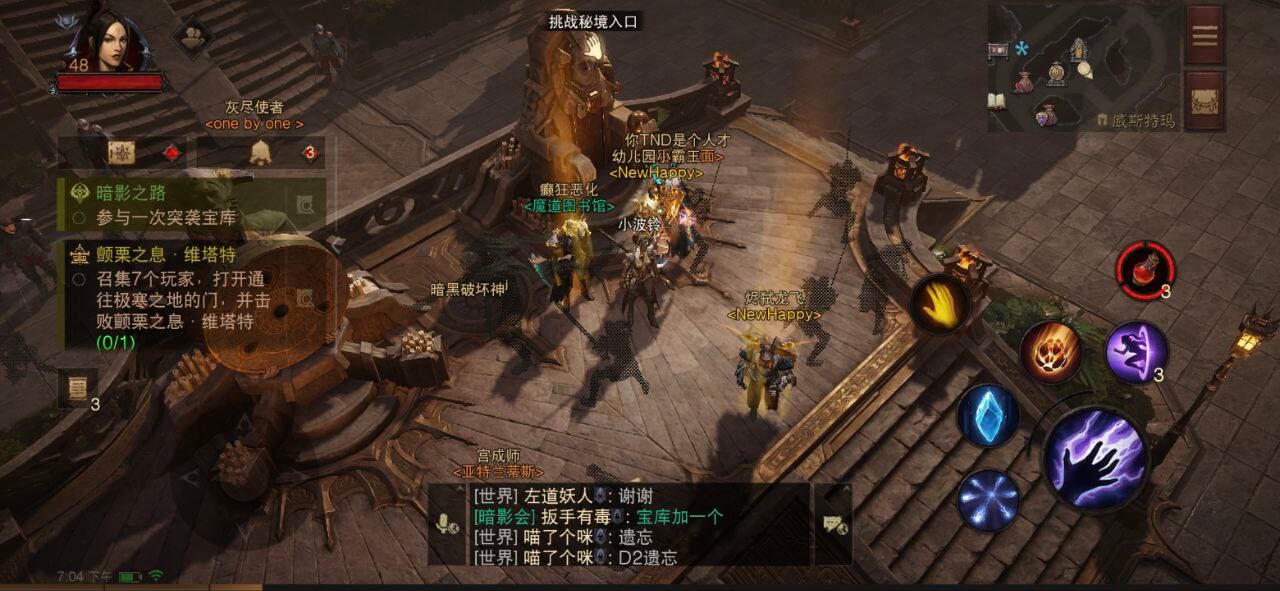
Task: Open the scroll icon with count 3
Action: (76, 389)
